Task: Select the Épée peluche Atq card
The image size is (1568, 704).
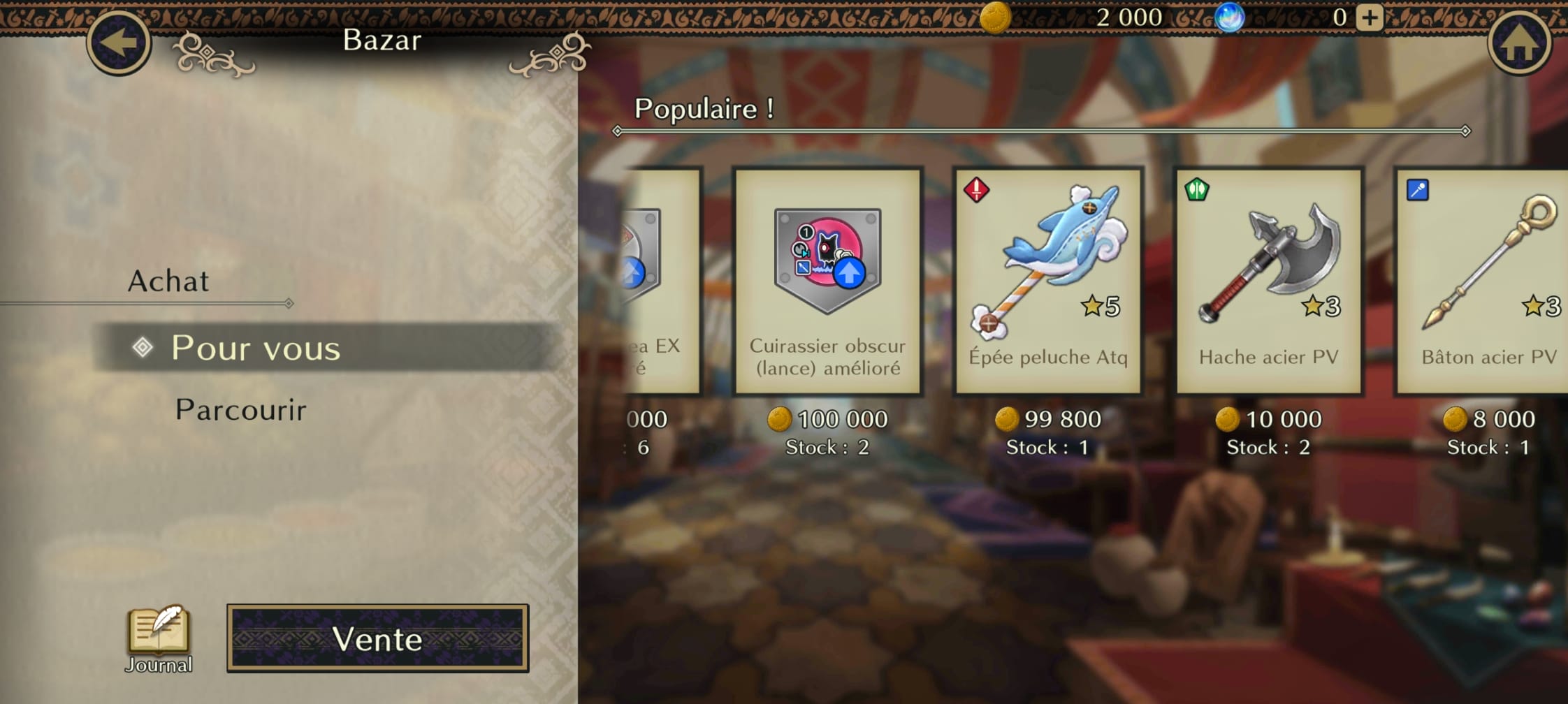Action: (1048, 281)
